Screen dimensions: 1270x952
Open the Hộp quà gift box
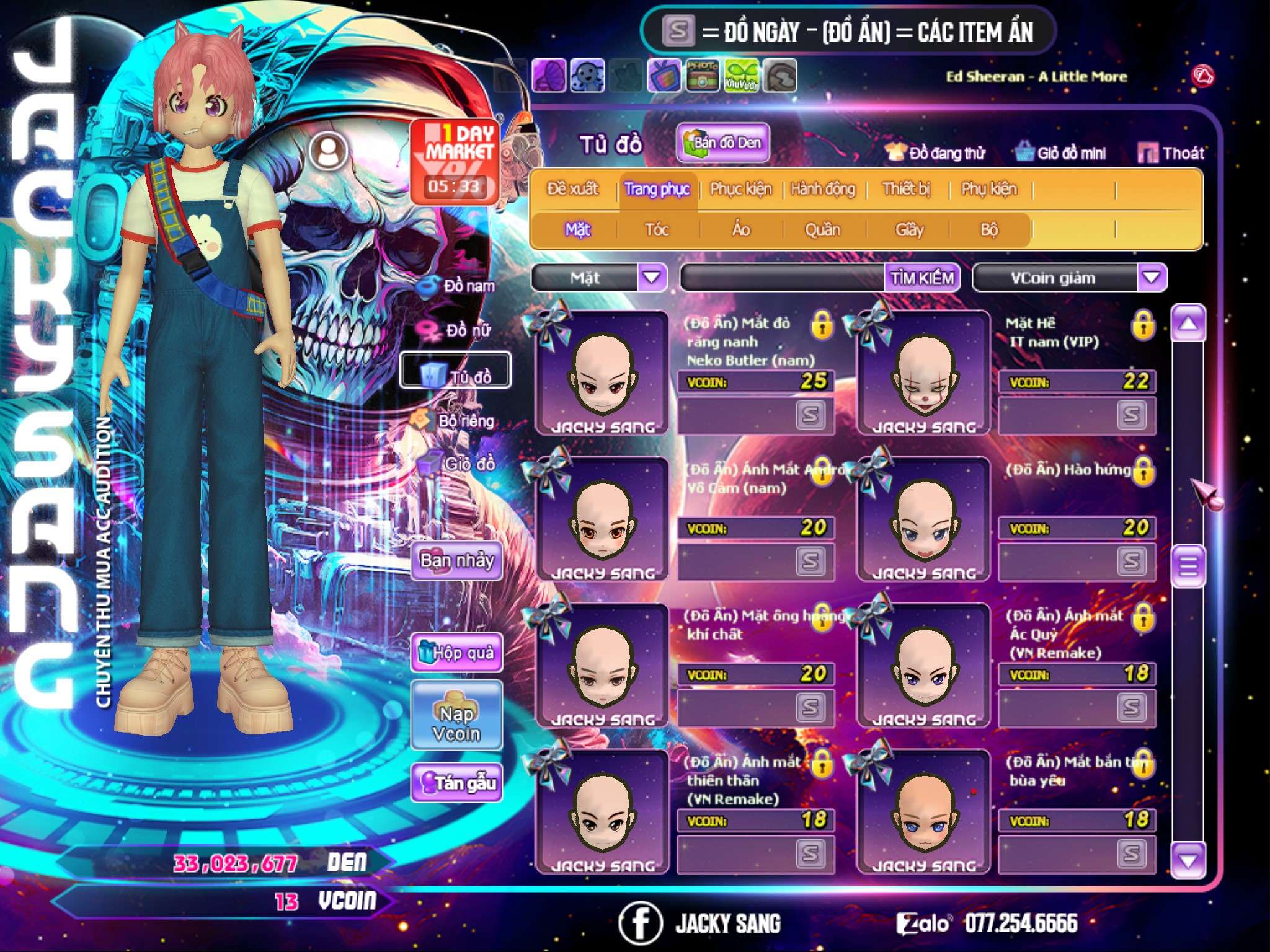click(457, 652)
